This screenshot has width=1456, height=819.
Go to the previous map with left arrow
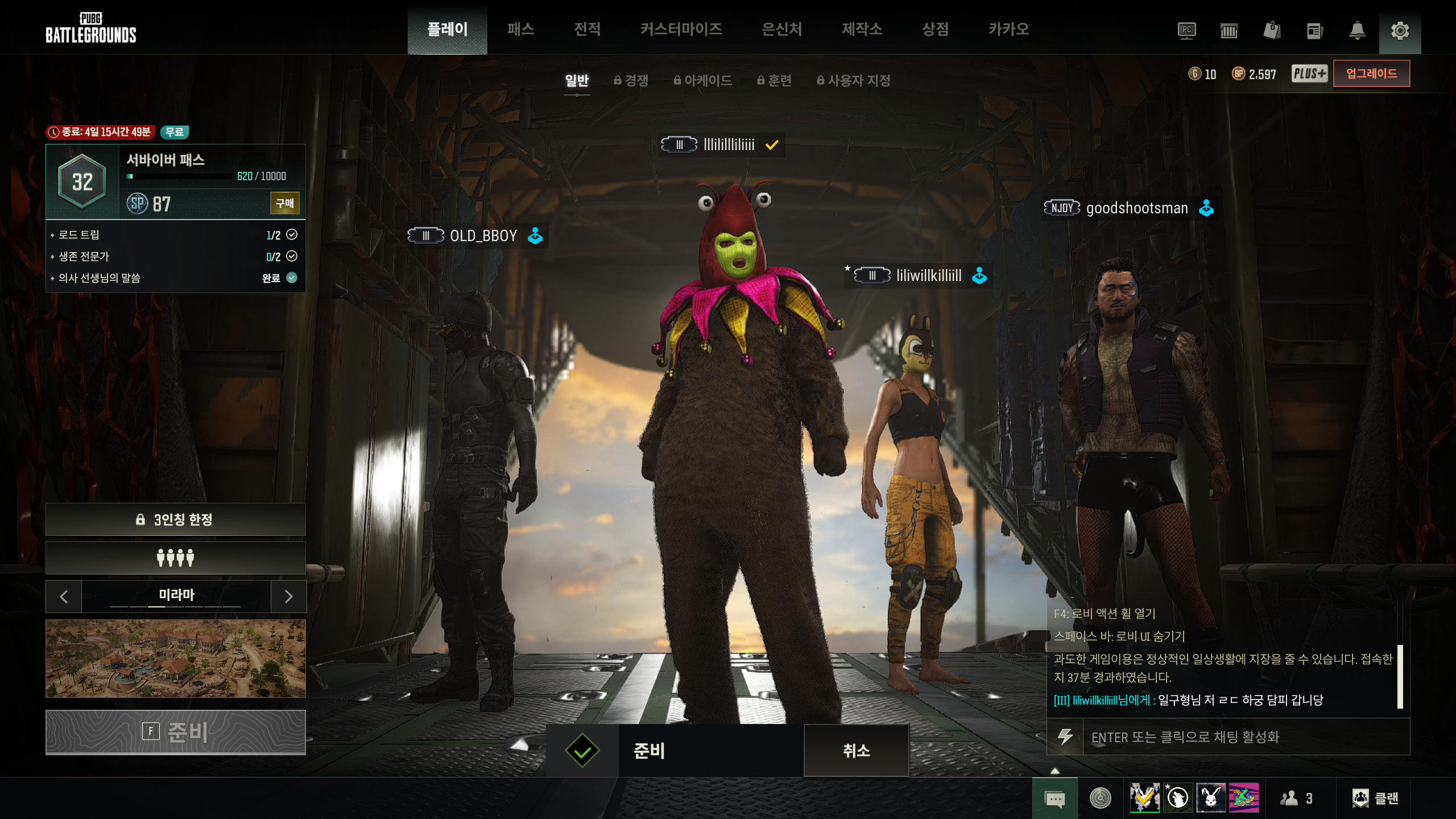[x=64, y=596]
